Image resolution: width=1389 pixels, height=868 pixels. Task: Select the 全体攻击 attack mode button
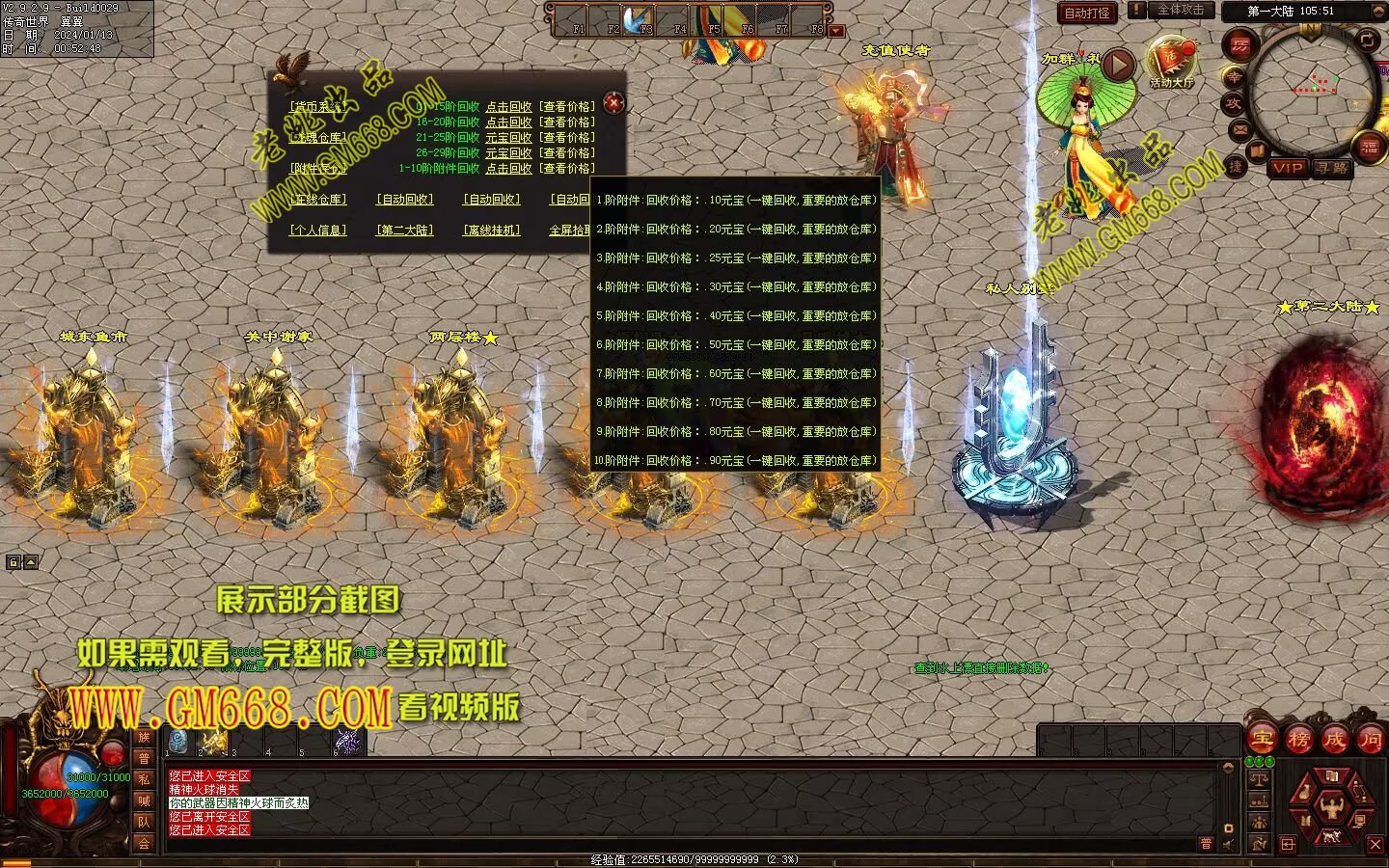(x=1180, y=11)
